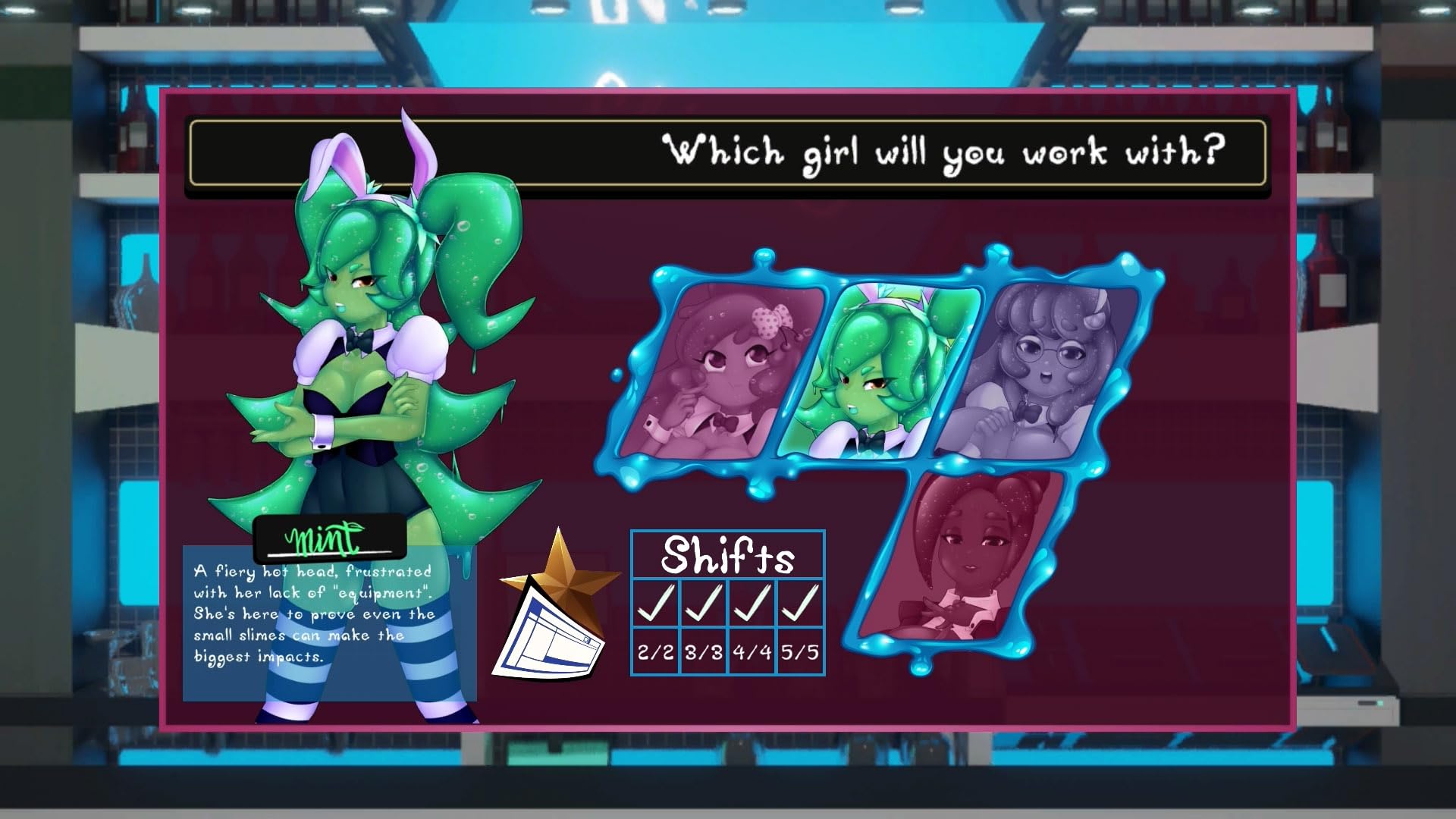Click the 5/5 shift label

[x=798, y=651]
